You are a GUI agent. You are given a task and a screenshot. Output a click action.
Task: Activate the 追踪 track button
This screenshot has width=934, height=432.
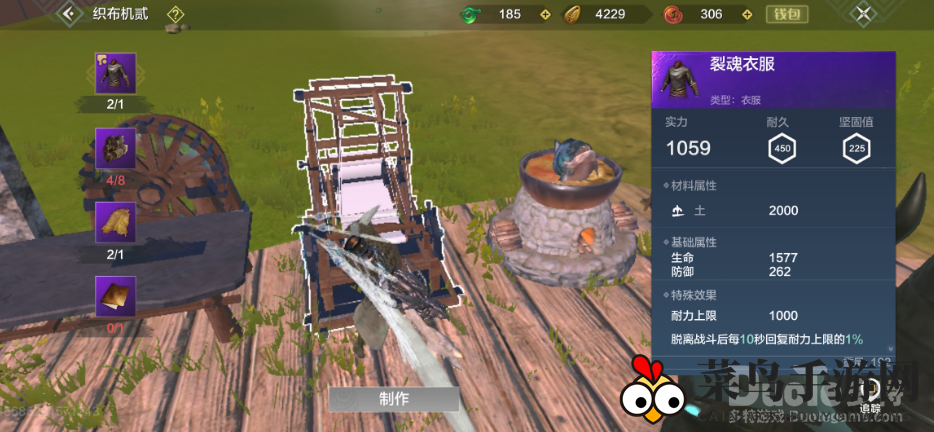tap(871, 392)
